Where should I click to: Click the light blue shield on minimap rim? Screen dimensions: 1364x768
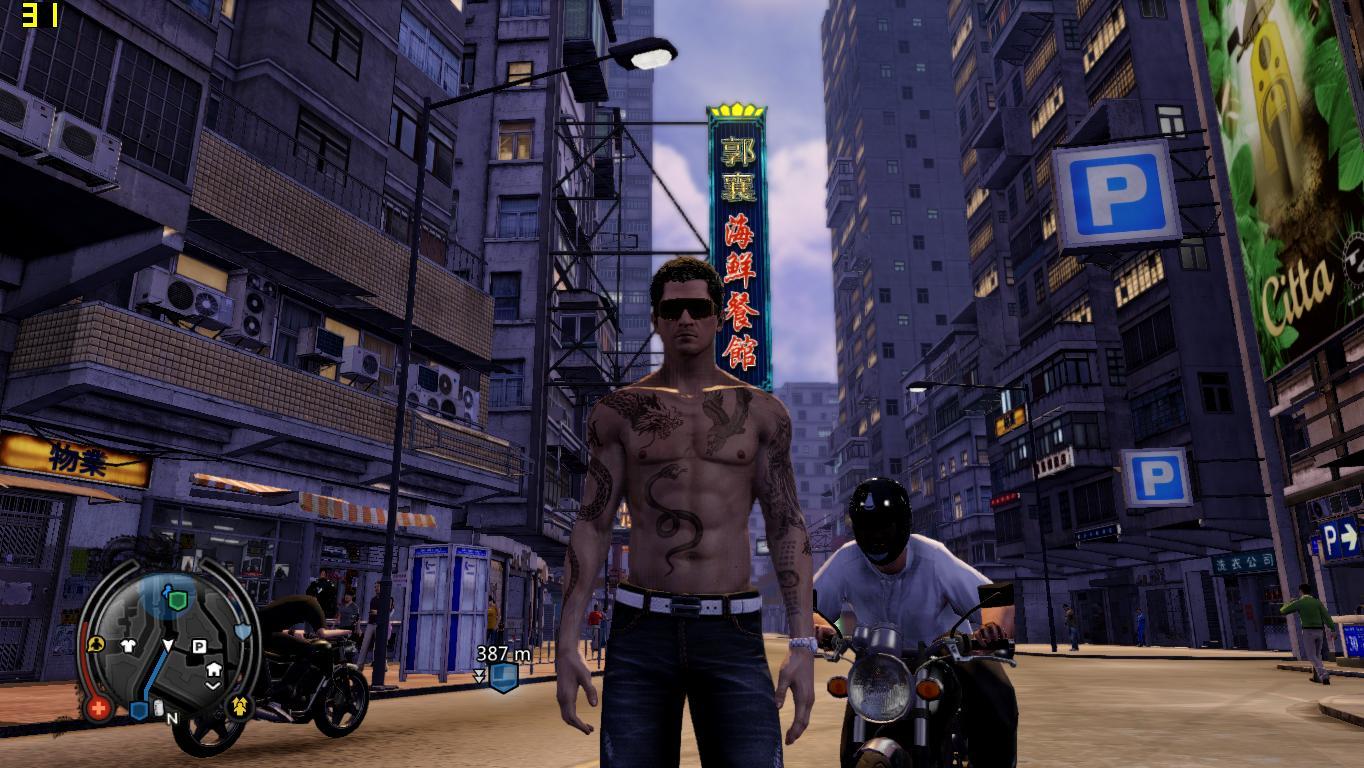click(x=242, y=632)
